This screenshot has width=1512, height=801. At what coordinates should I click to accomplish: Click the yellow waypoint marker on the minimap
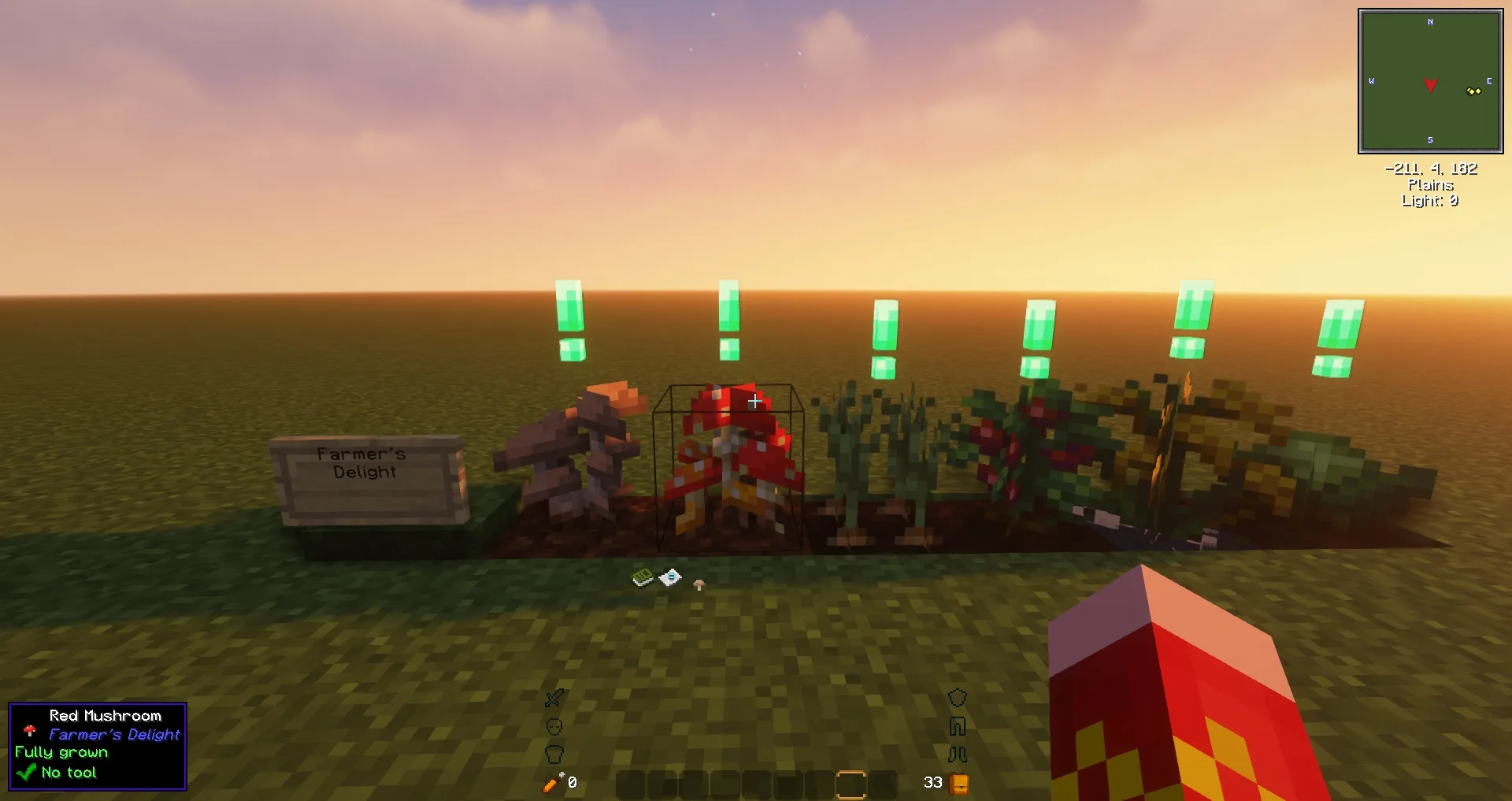1472,91
